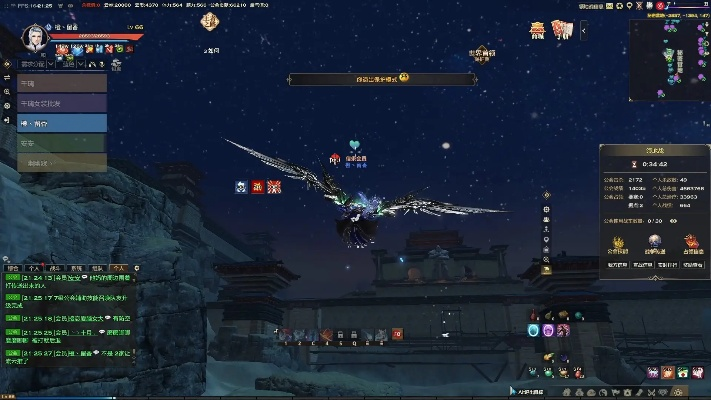Click the right red guild icon
This screenshot has height=400, width=711.
pos(690,243)
